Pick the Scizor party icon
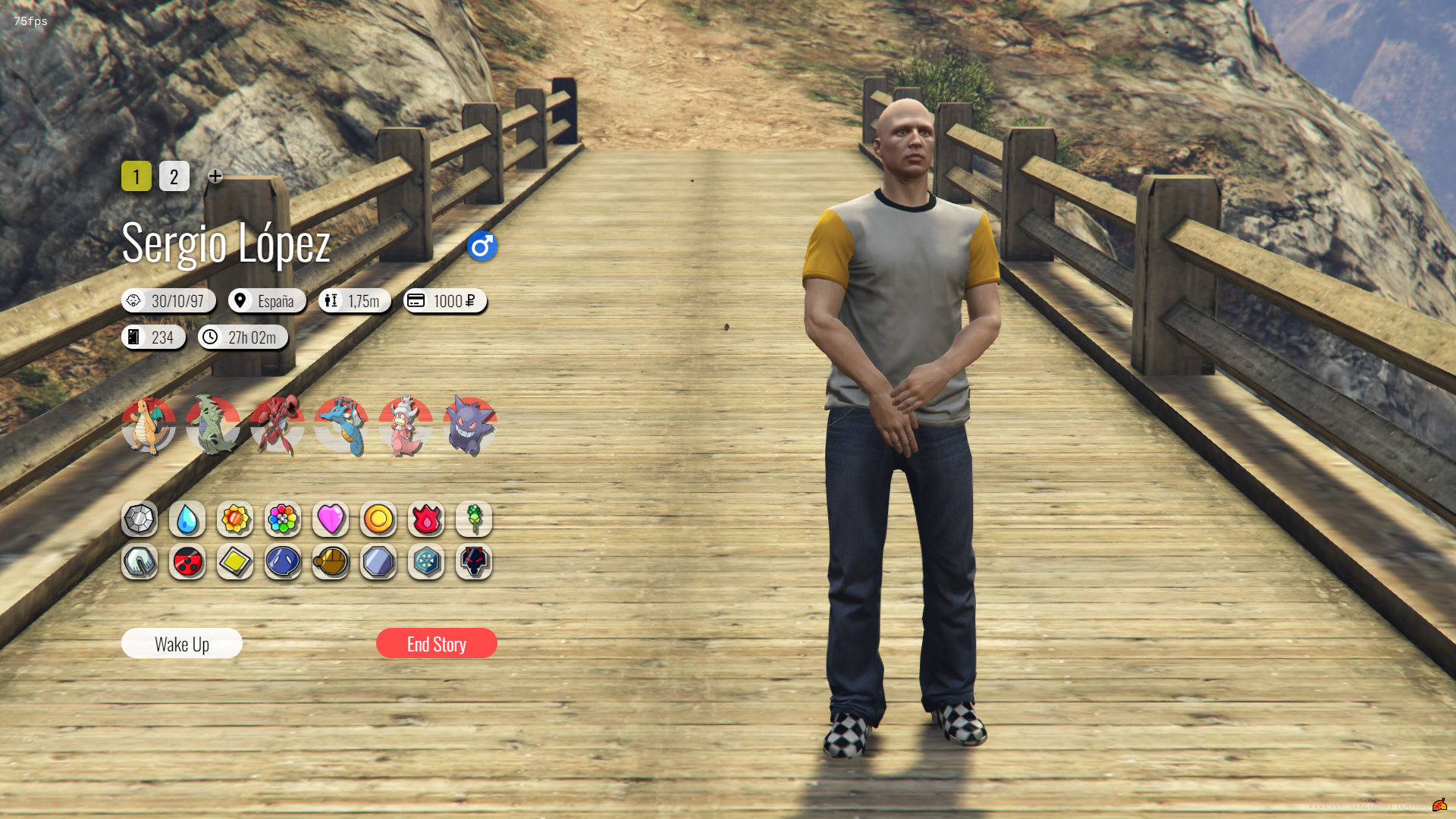This screenshot has width=1456, height=819. point(278,425)
